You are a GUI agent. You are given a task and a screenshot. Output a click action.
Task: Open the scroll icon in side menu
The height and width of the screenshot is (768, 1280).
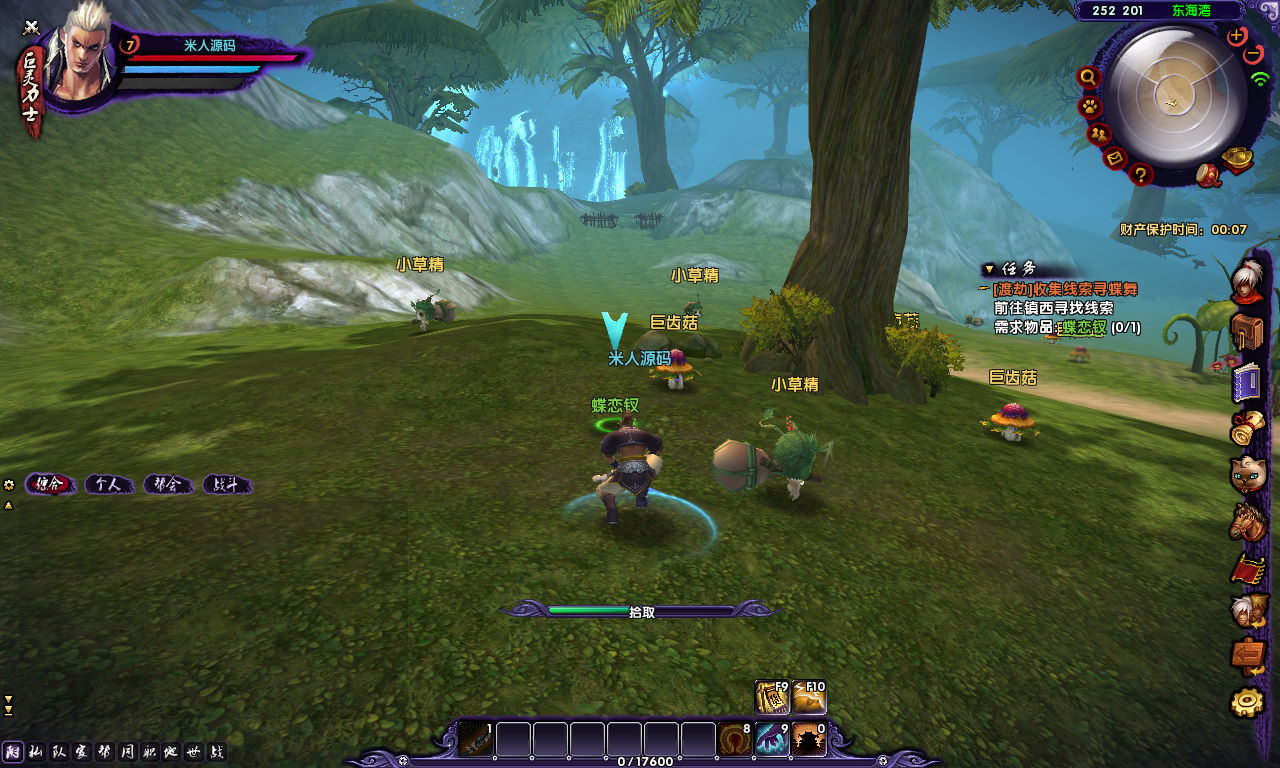[1246, 428]
